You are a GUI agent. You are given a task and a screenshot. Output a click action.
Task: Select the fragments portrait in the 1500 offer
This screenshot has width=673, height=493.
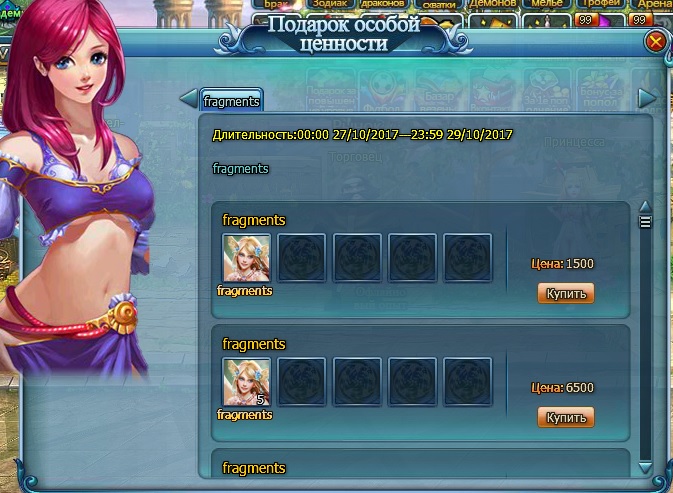246,259
